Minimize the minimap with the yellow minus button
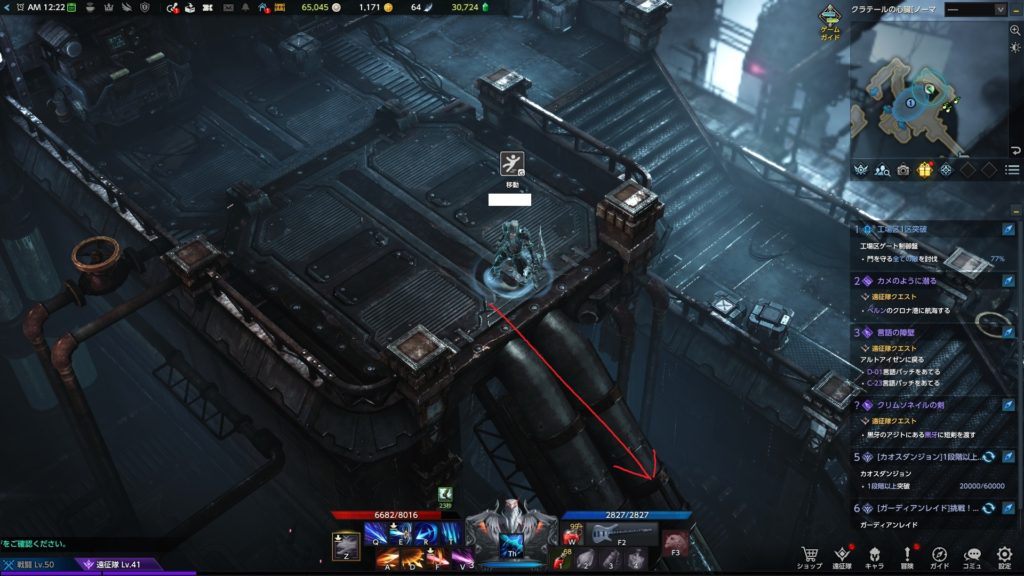 1015,9
